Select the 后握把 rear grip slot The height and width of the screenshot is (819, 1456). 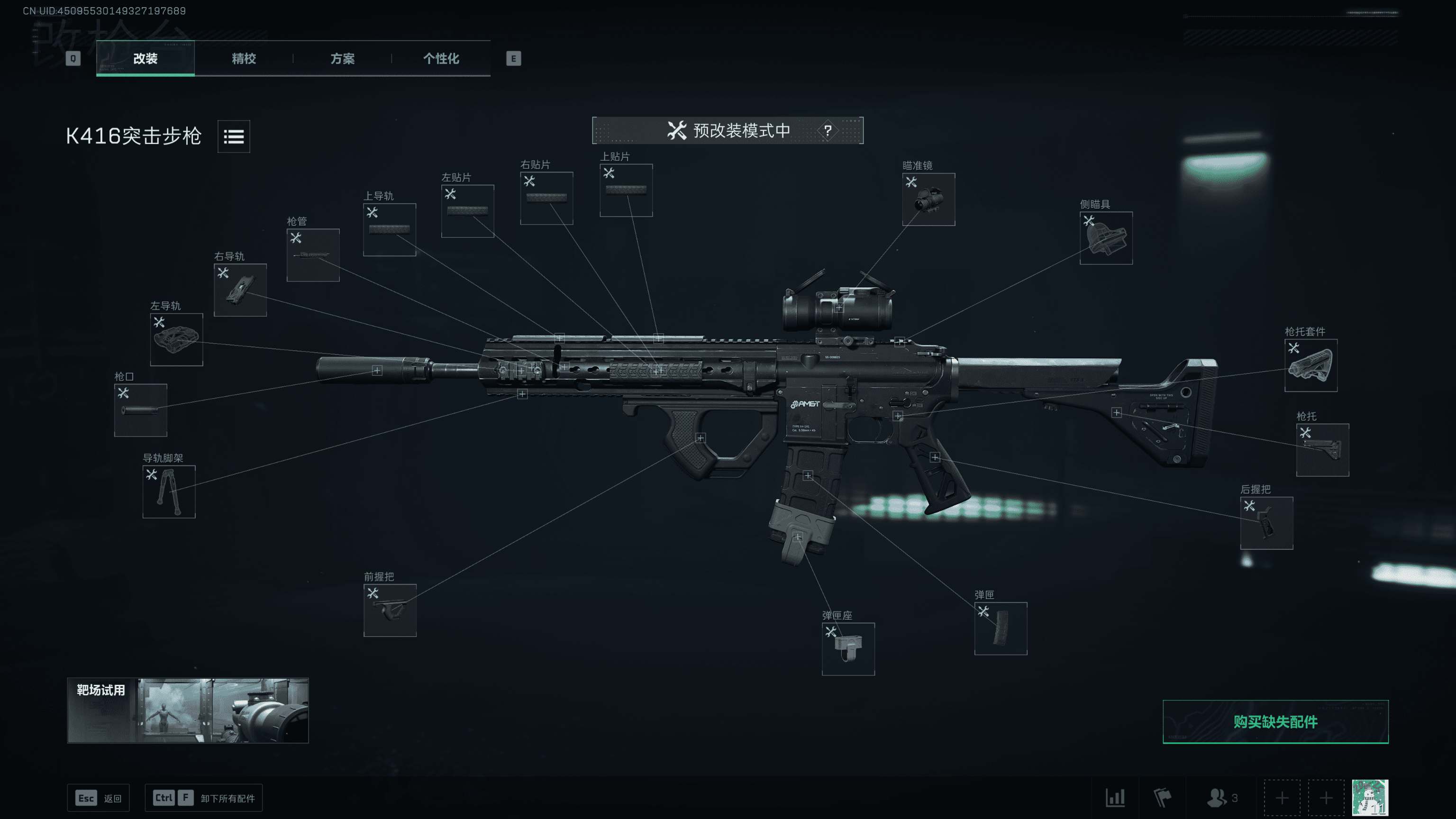(1266, 523)
